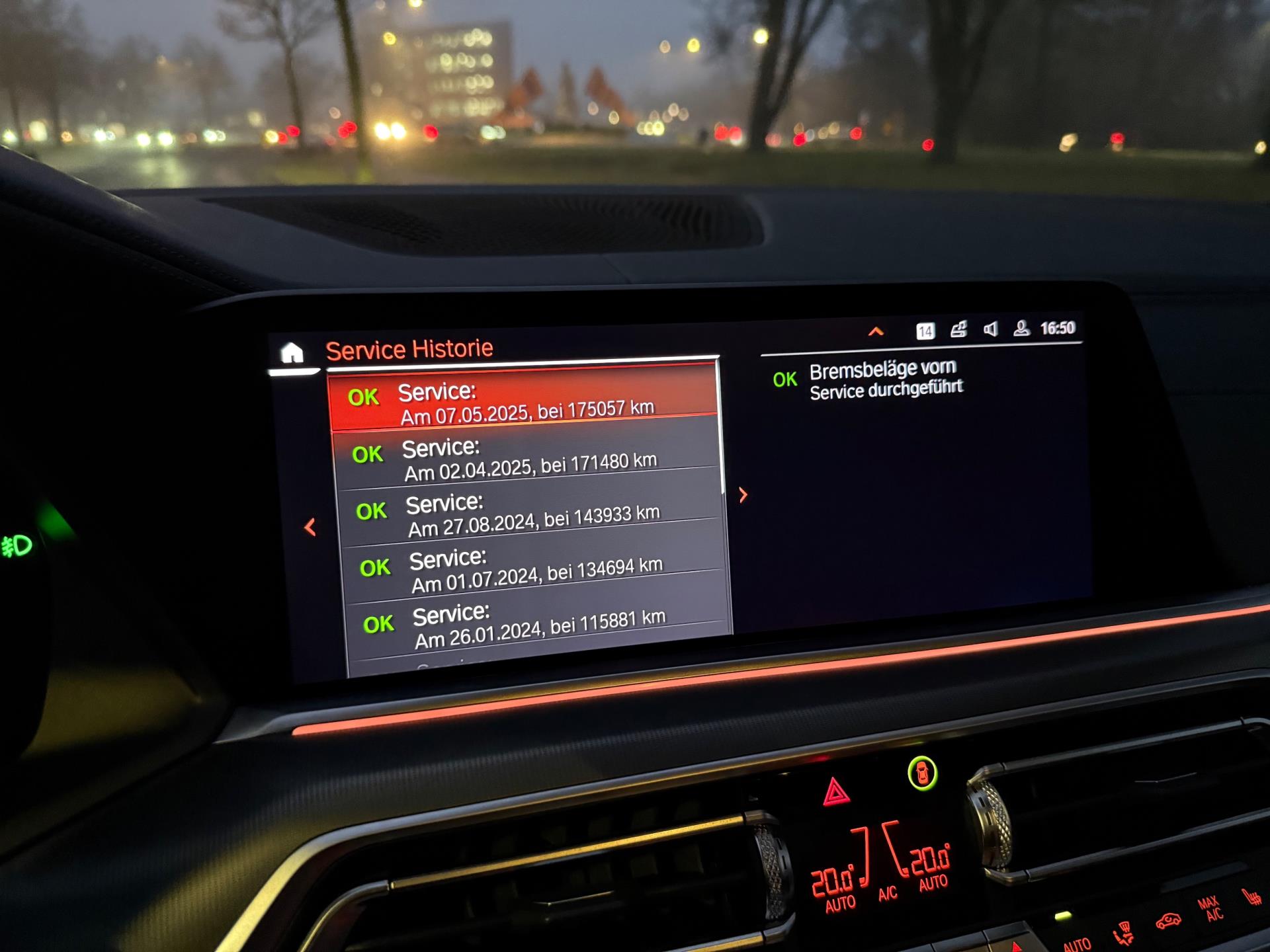Tap the speaker icon in the status bar
Screen dimensions: 1270x952
tap(990, 329)
